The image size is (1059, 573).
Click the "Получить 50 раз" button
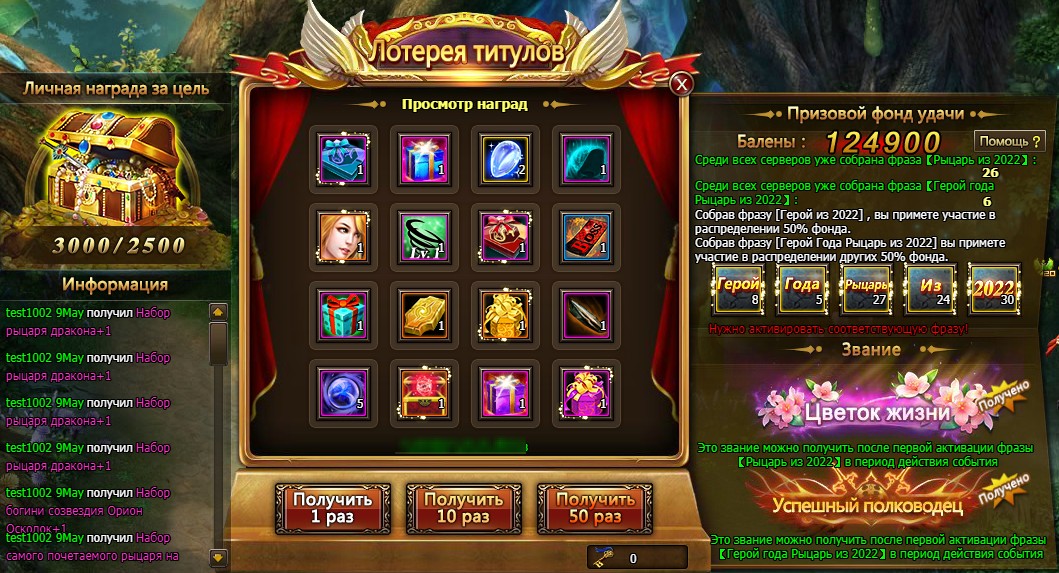tap(595, 508)
